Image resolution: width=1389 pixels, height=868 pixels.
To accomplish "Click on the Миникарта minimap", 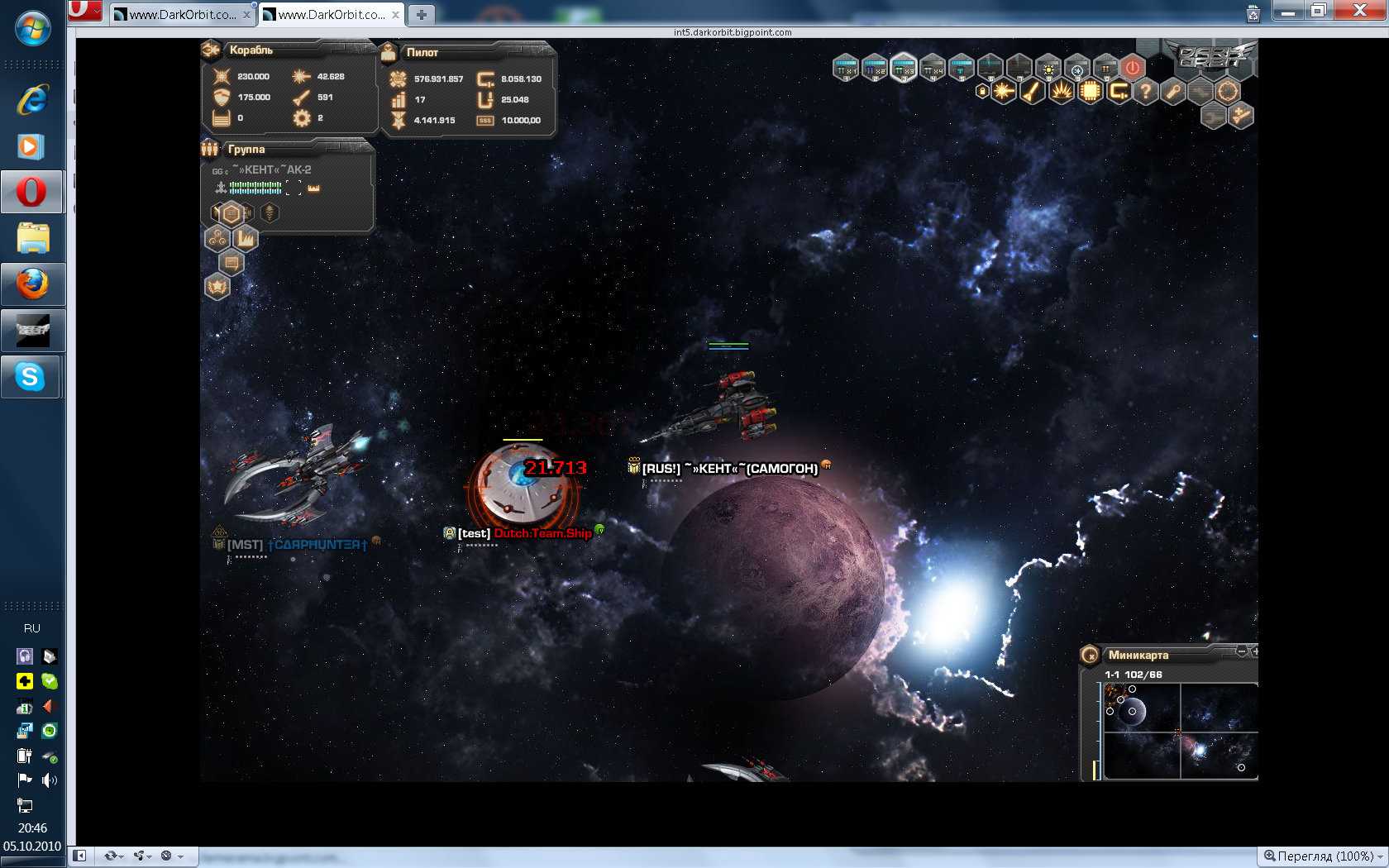I will point(1181,731).
